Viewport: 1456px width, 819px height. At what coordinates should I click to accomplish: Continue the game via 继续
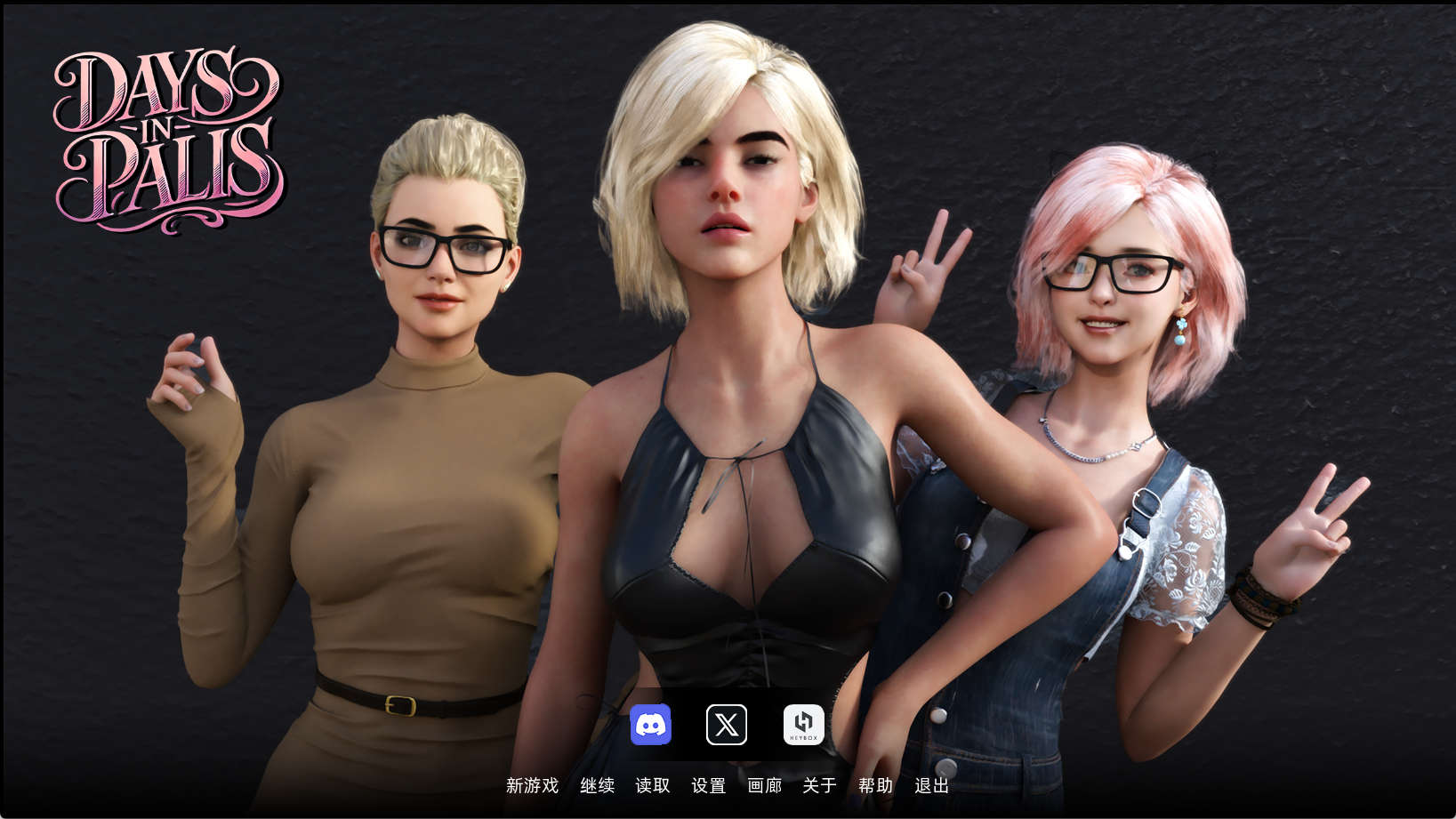pos(598,786)
